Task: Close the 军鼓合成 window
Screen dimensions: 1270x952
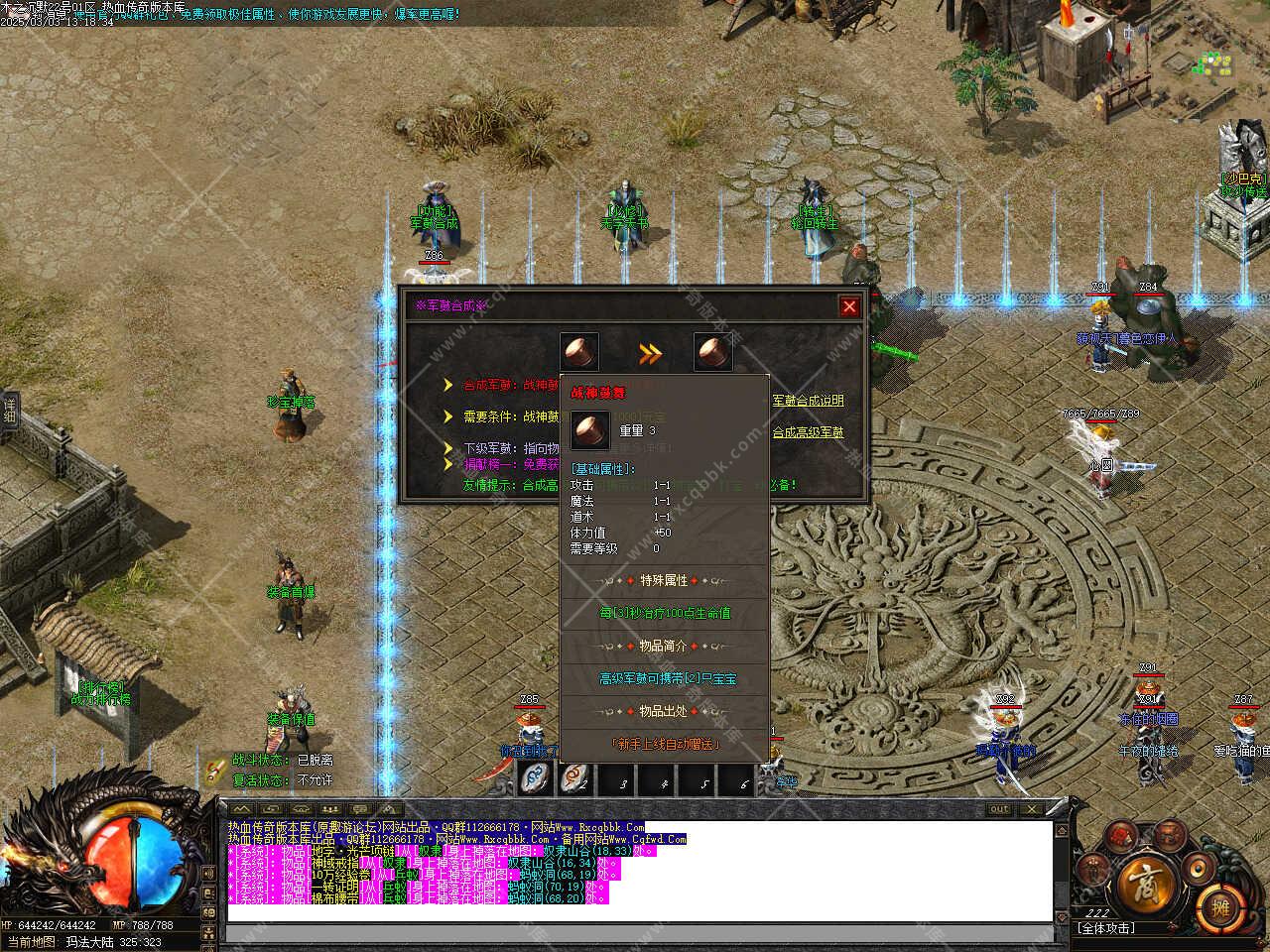Action: (849, 306)
